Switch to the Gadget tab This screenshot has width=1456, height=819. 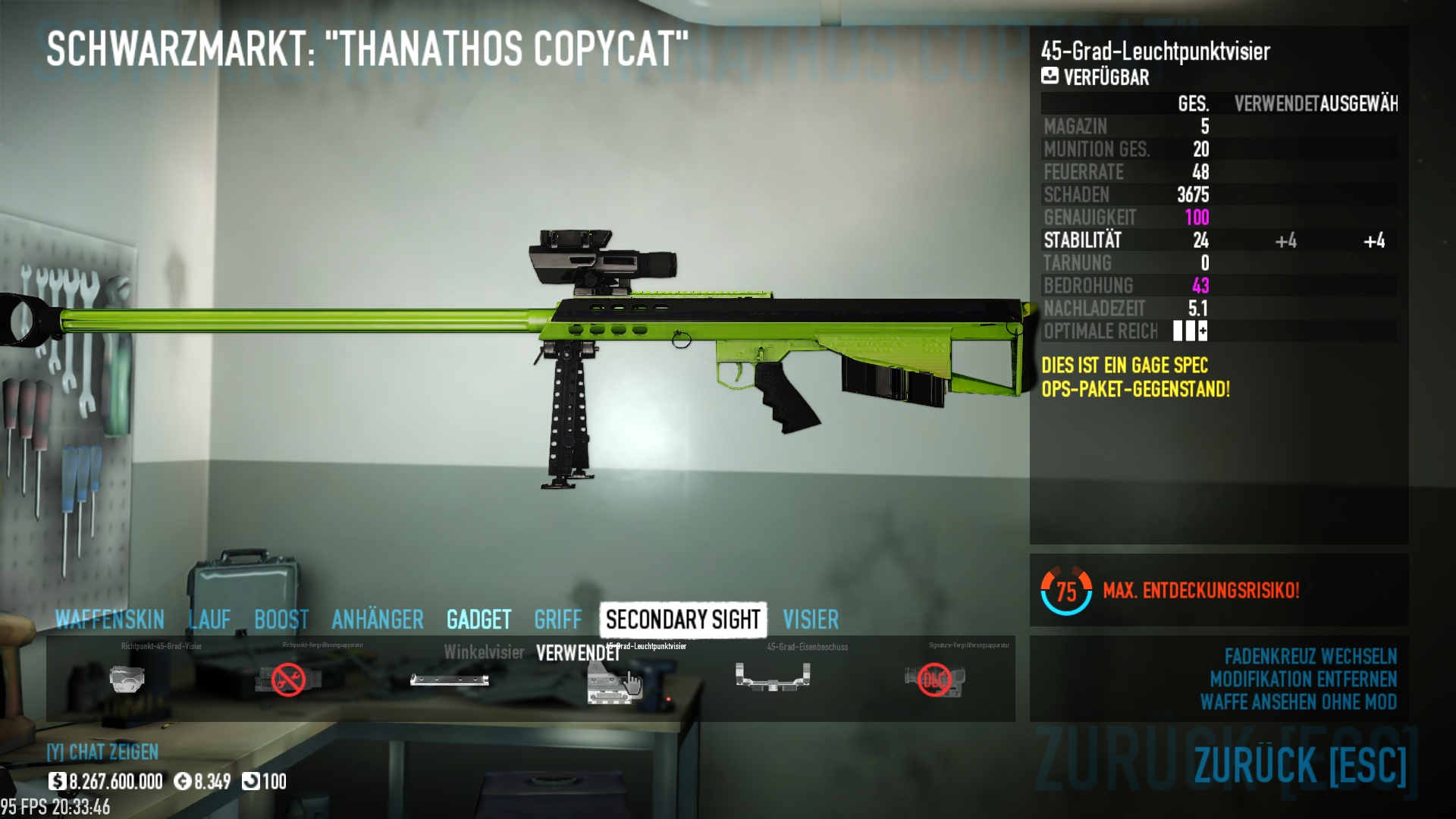coord(479,620)
